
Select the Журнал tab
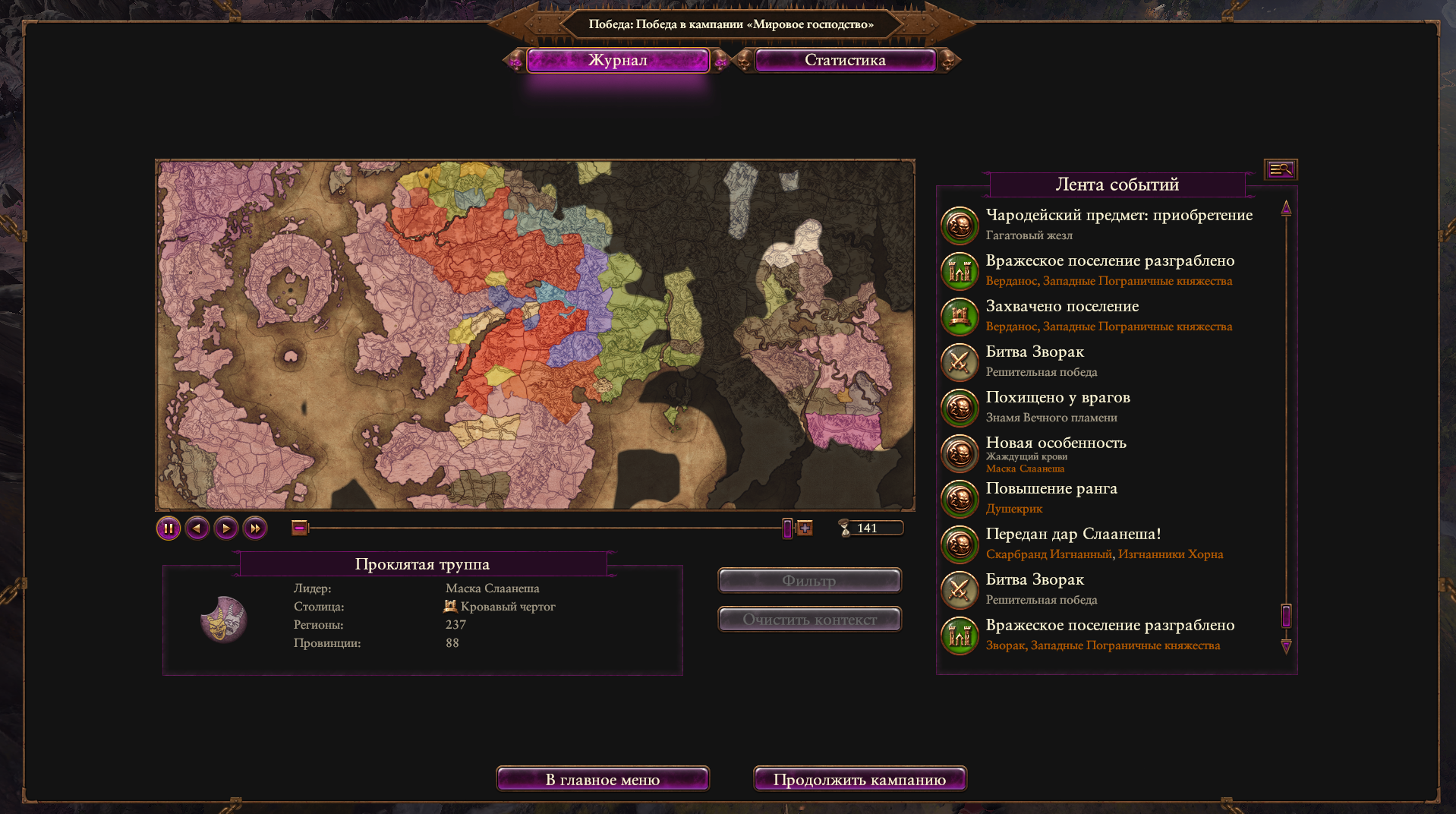(x=618, y=60)
